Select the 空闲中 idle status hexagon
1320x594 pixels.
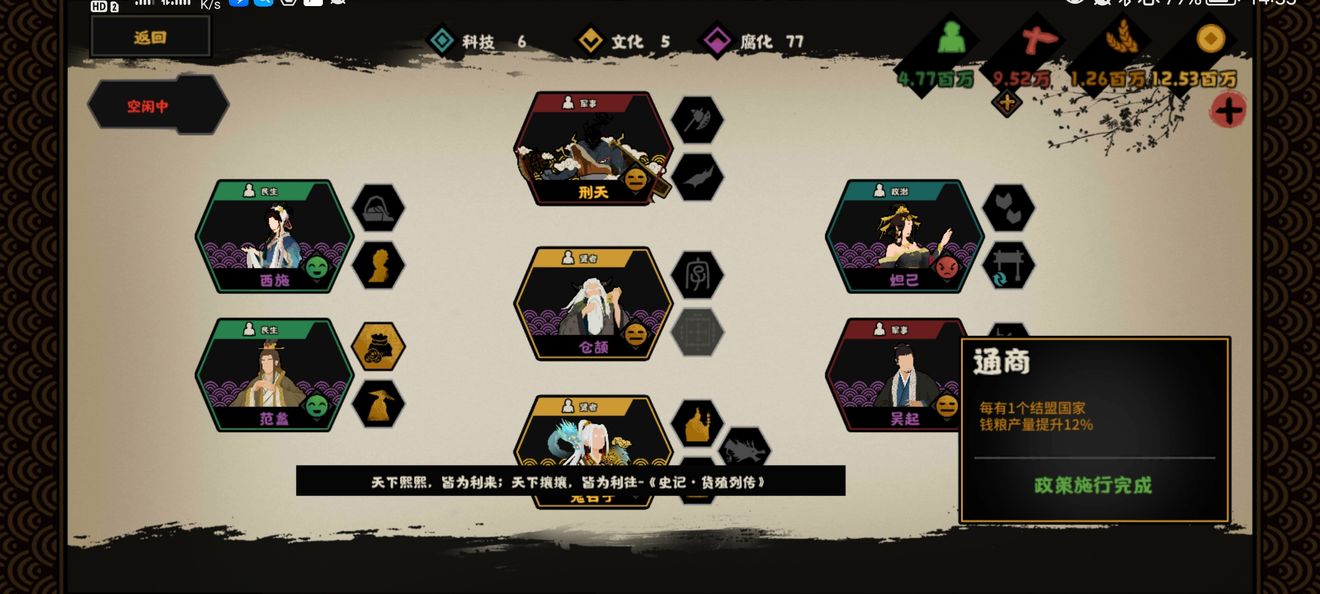pos(157,105)
